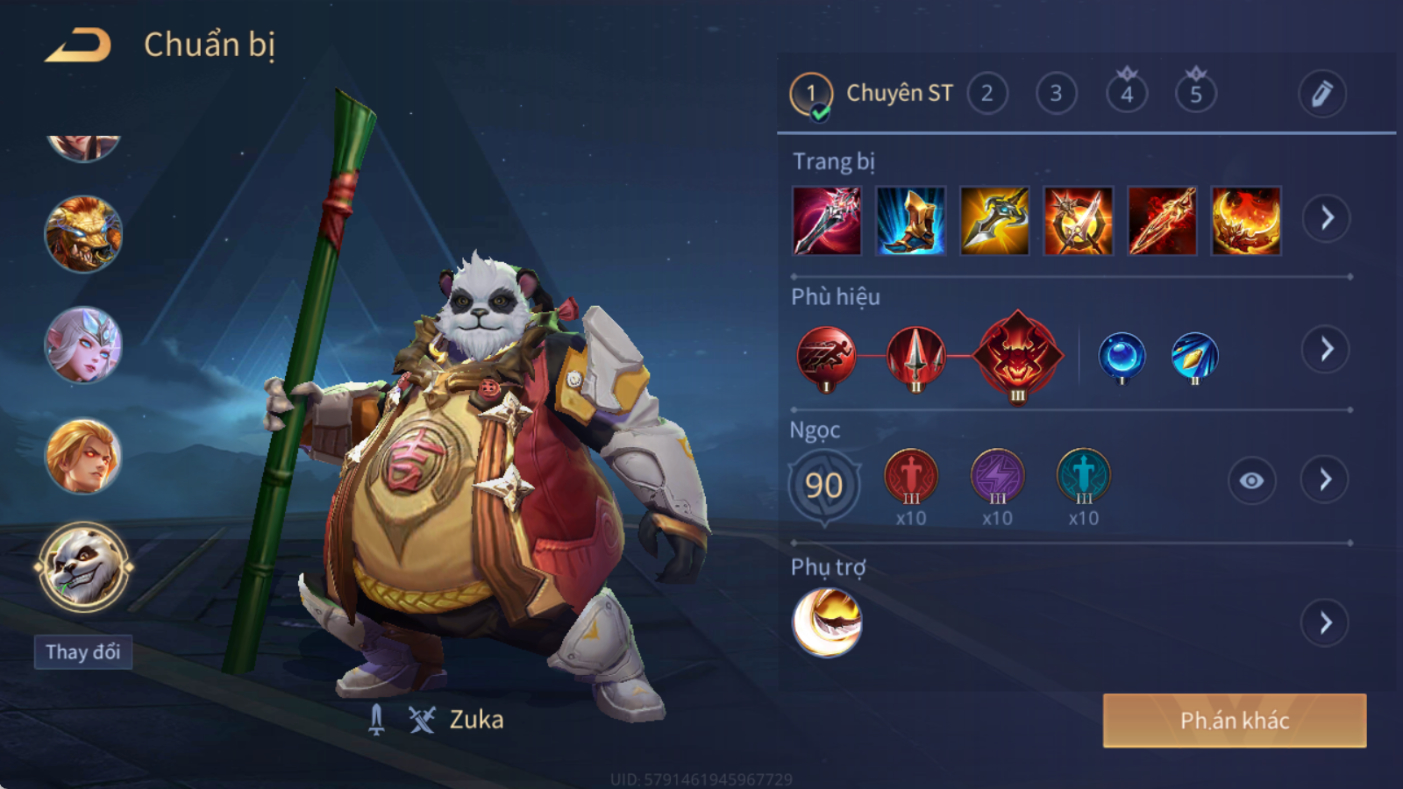Change the Phụ trợ support spell icon
This screenshot has height=789, width=1403.
click(827, 622)
